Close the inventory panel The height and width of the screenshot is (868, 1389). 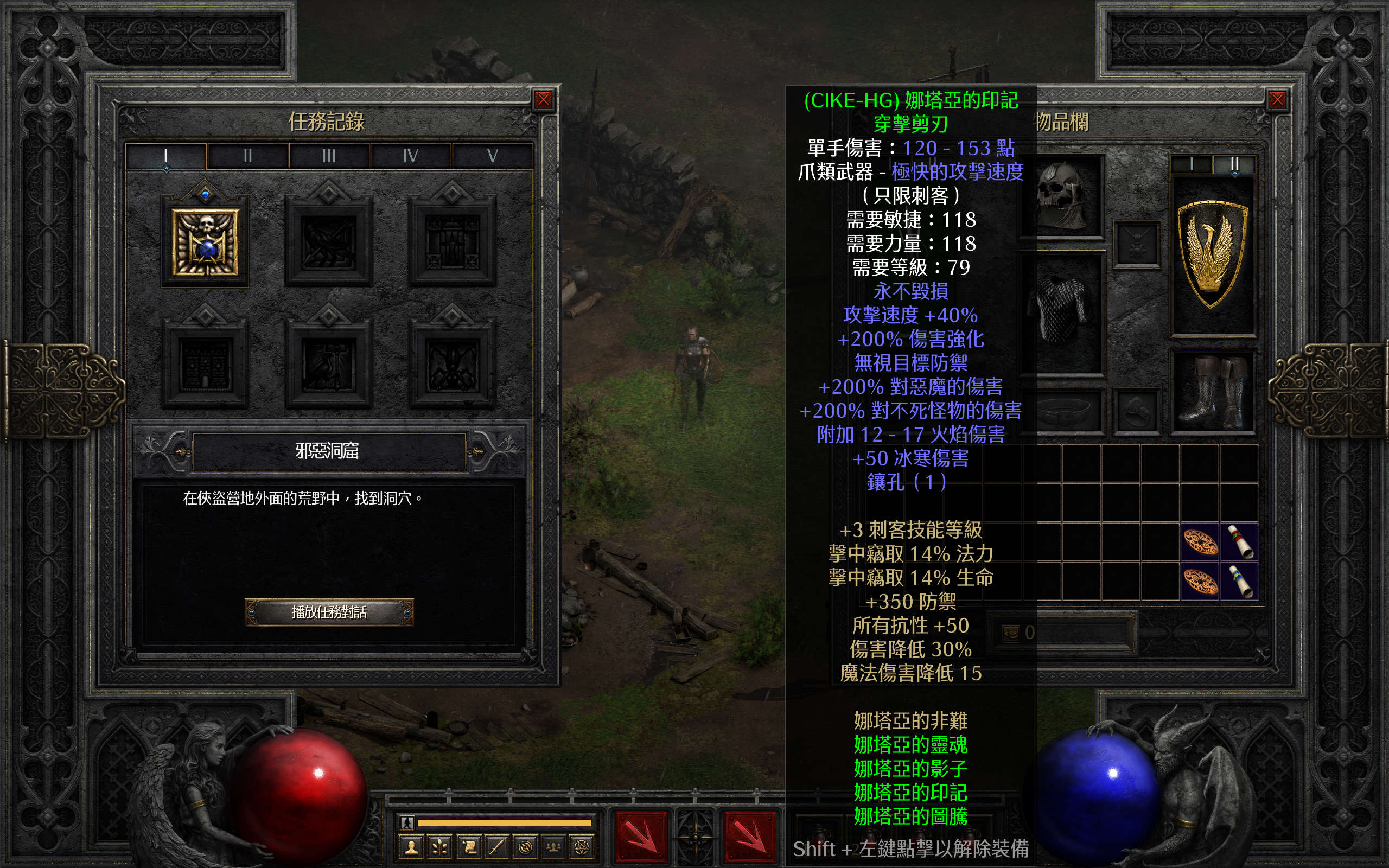tap(1277, 100)
